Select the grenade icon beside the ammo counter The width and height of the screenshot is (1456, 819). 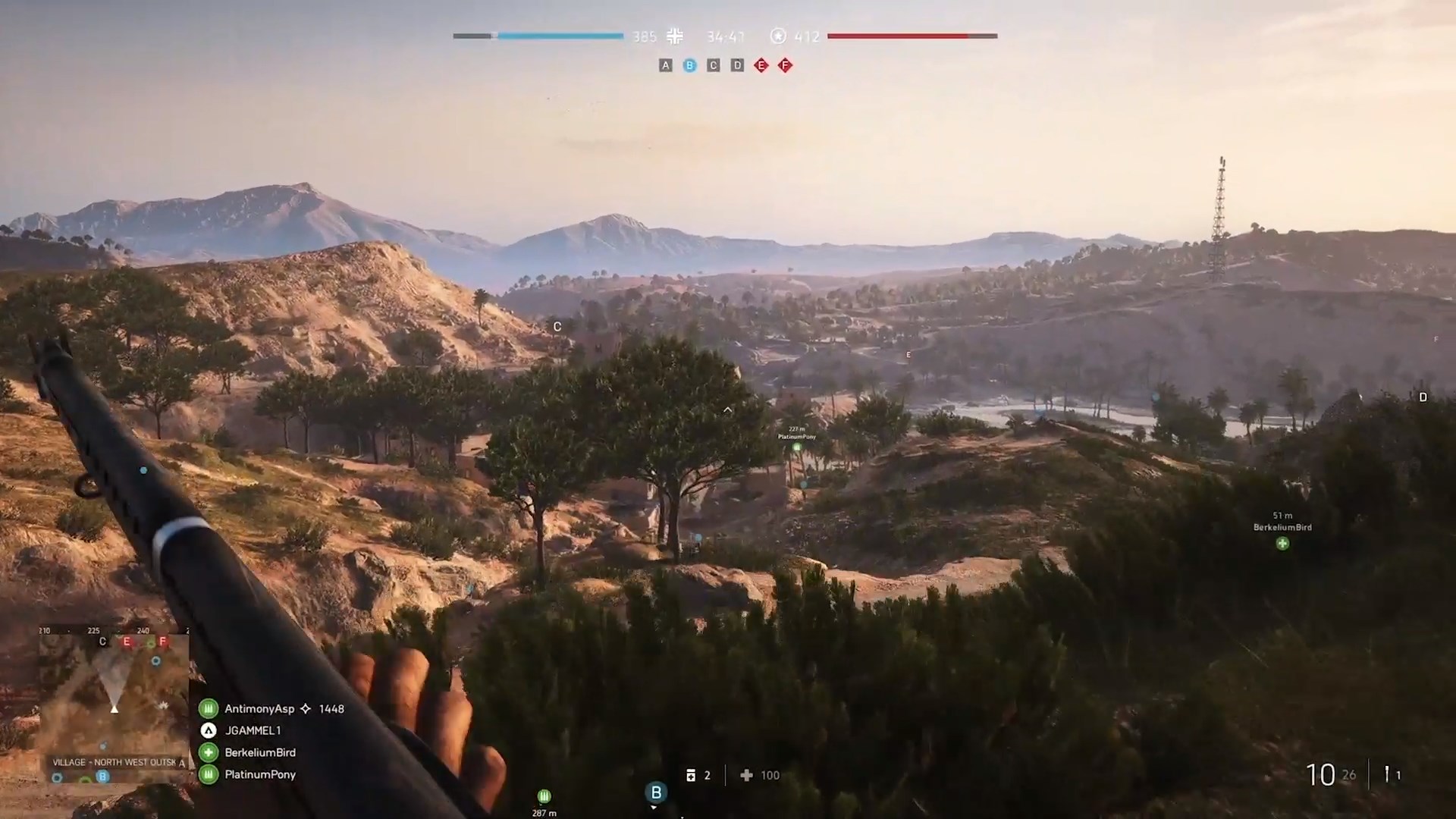[1387, 774]
